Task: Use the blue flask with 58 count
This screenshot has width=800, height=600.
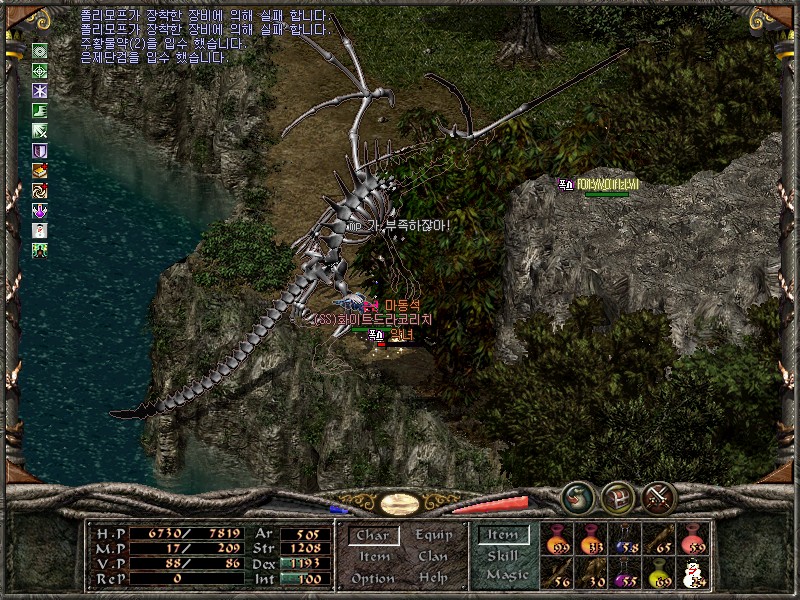Action: [x=625, y=540]
